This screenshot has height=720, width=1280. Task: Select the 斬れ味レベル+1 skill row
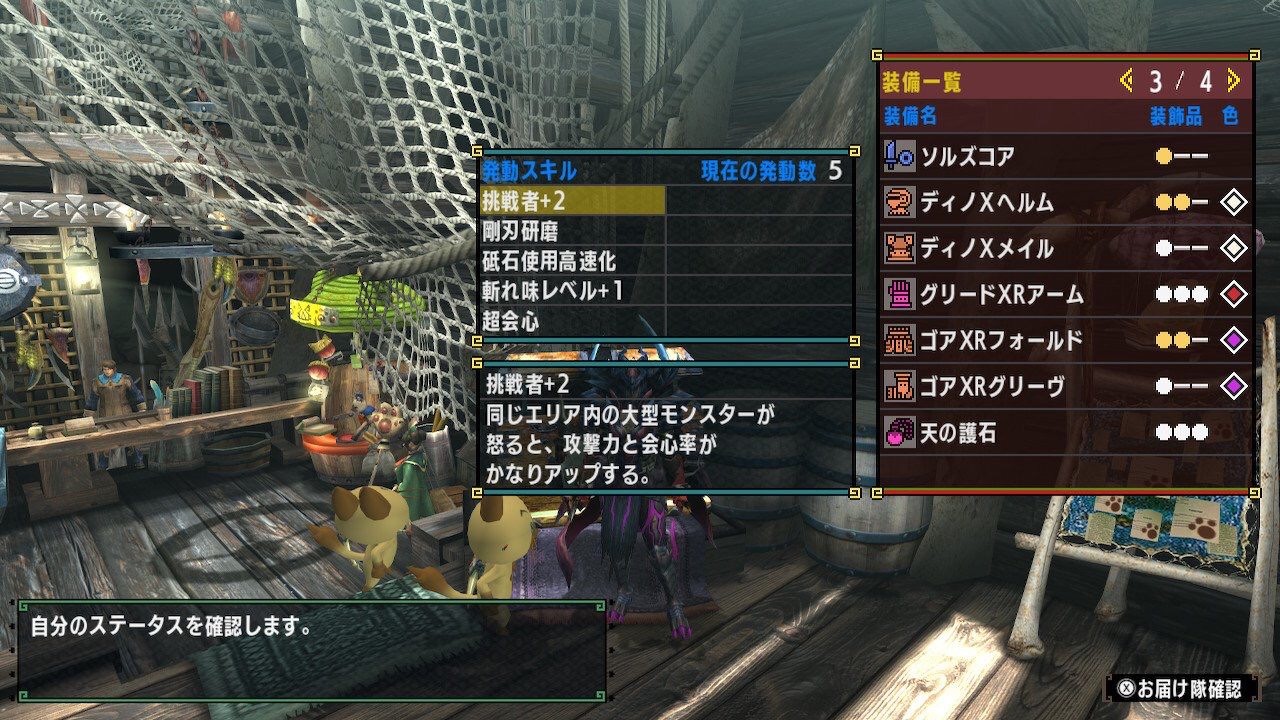click(x=572, y=291)
